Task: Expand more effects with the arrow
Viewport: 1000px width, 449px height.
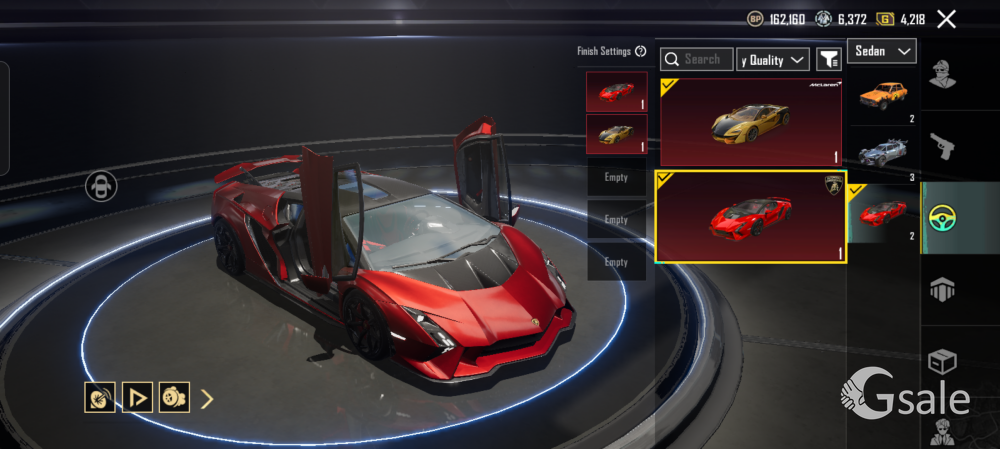Action: click(x=207, y=399)
